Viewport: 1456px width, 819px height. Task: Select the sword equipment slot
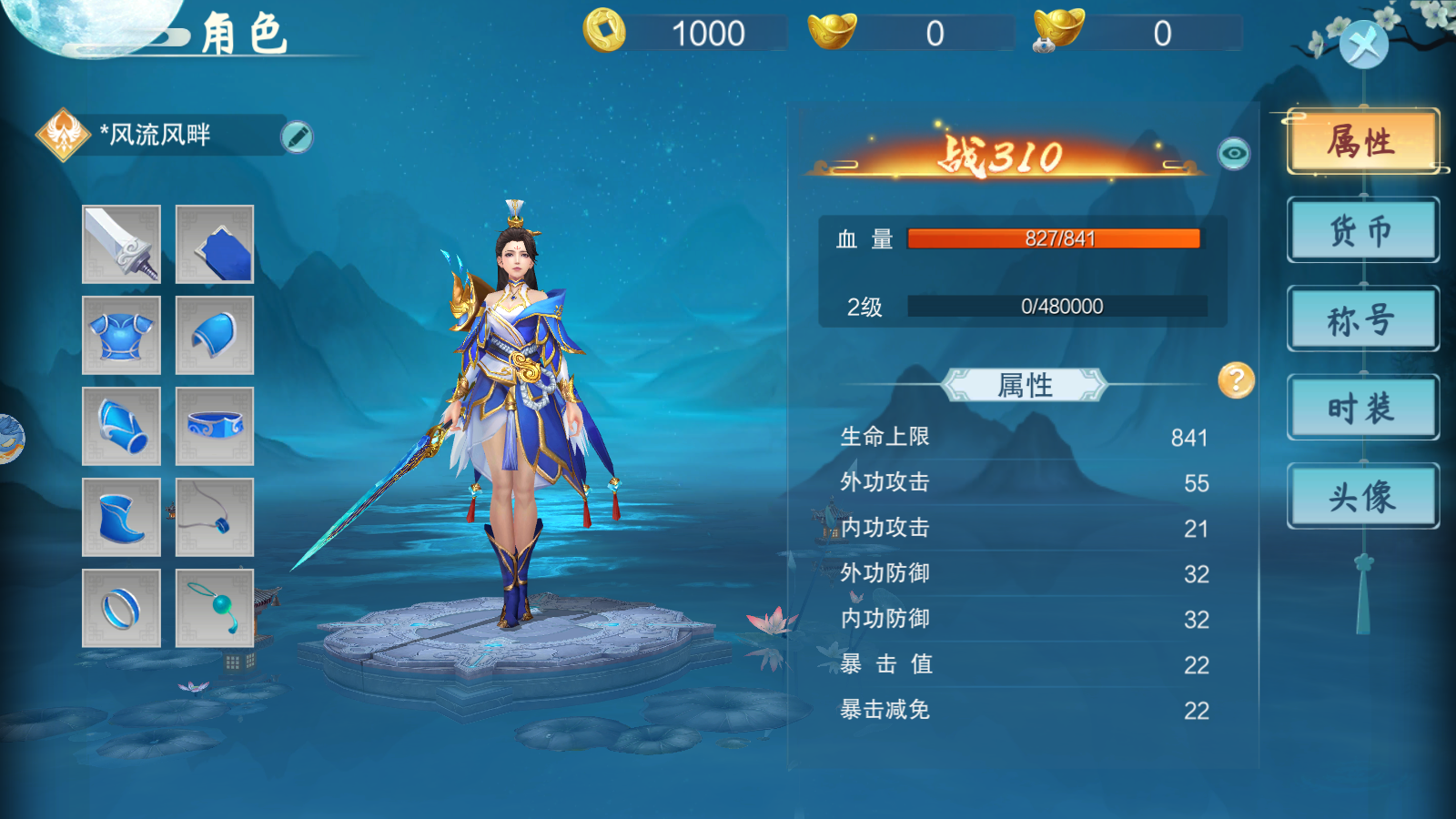(x=122, y=244)
